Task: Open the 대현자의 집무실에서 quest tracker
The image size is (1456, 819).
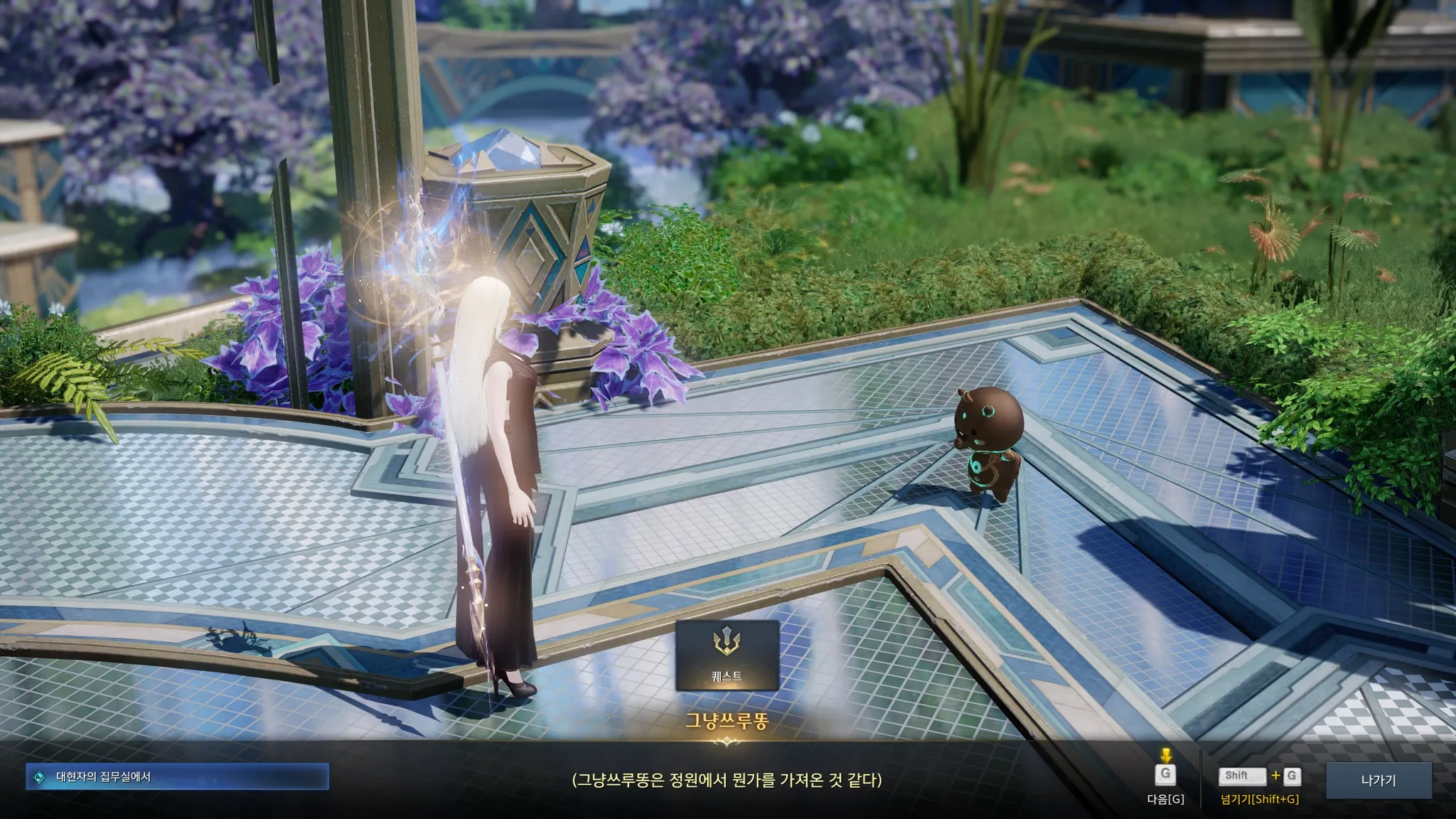Action: [x=177, y=777]
